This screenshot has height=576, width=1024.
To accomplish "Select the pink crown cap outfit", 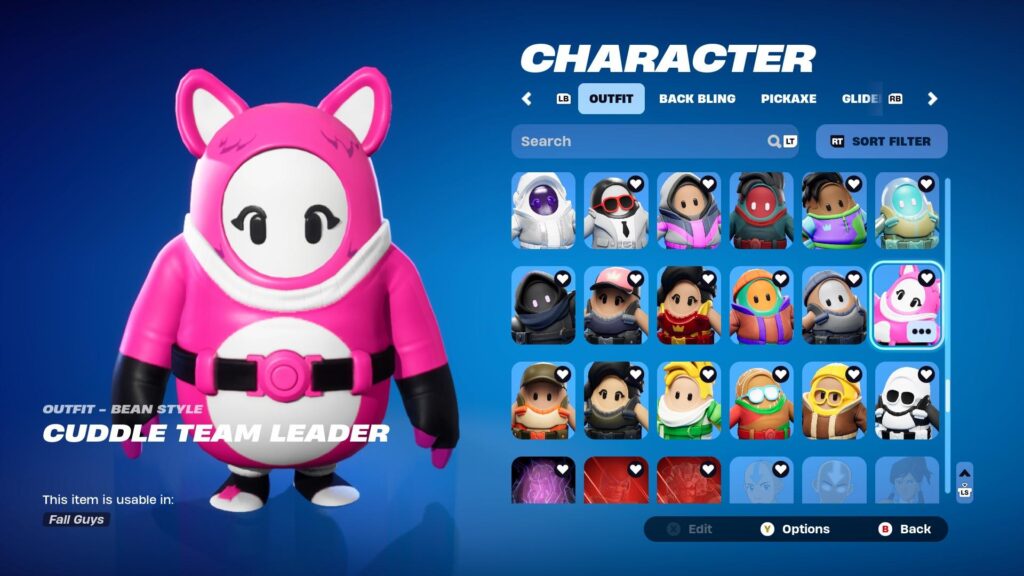I will 616,304.
